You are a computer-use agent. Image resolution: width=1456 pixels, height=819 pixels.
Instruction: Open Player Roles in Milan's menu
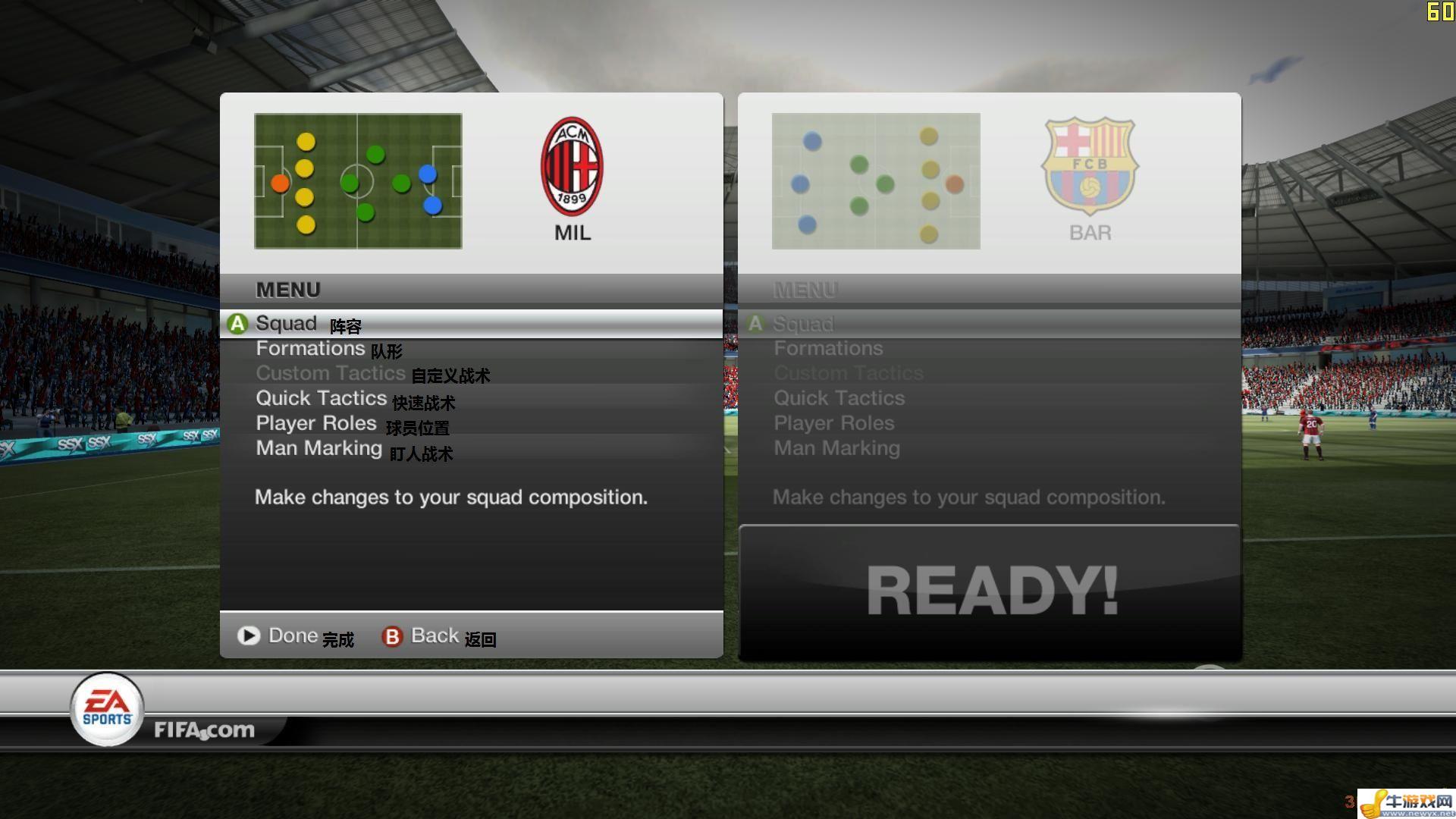pyautogui.click(x=315, y=424)
